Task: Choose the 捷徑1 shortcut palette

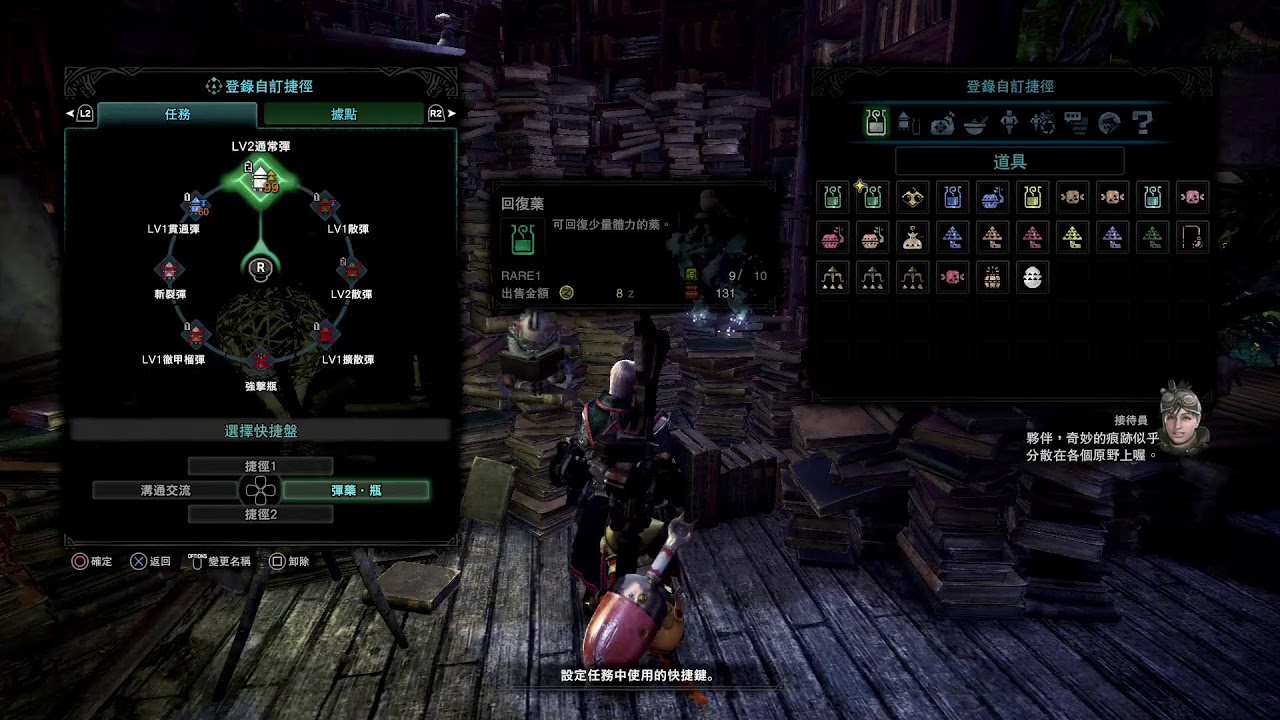Action: [260, 466]
